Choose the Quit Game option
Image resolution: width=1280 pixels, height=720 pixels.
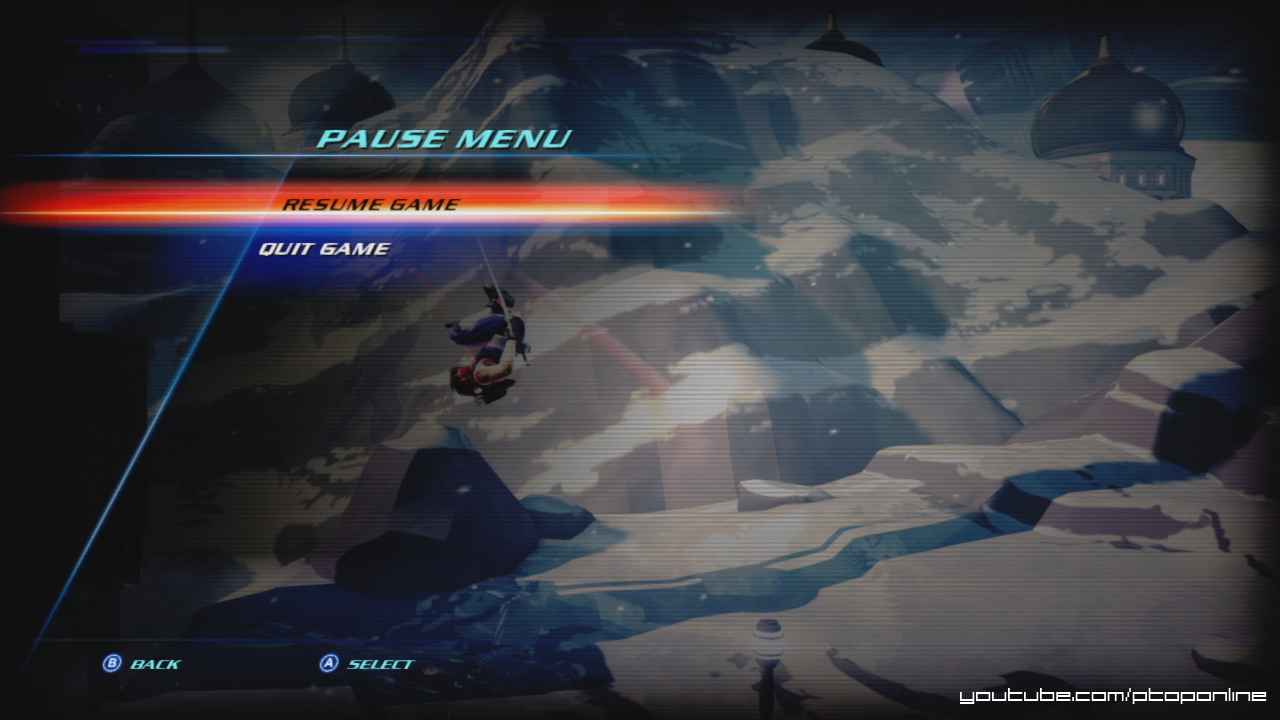[324, 248]
